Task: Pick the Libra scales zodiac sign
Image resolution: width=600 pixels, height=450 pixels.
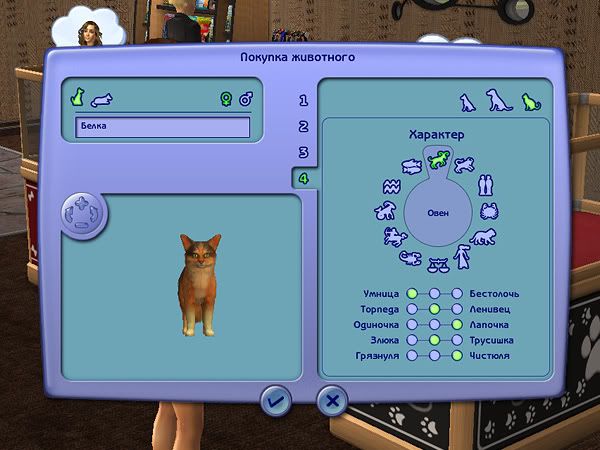Action: click(x=438, y=265)
